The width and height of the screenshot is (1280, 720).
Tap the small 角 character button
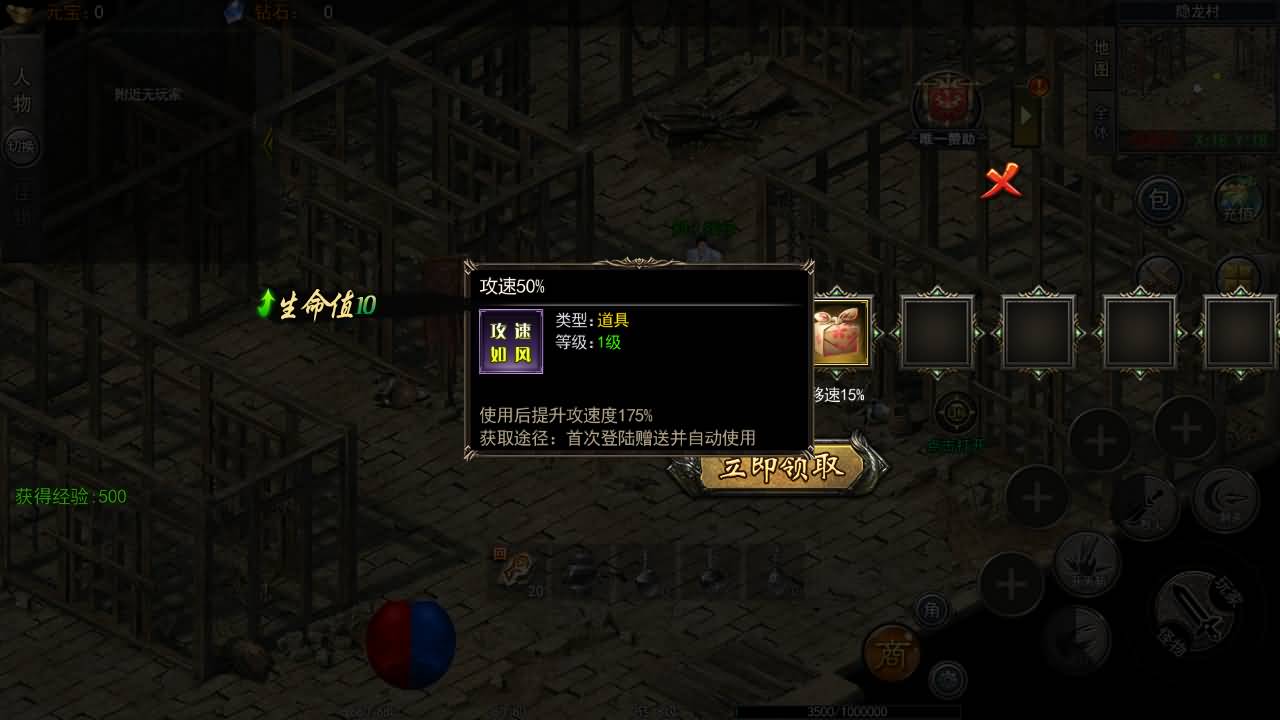click(x=932, y=609)
